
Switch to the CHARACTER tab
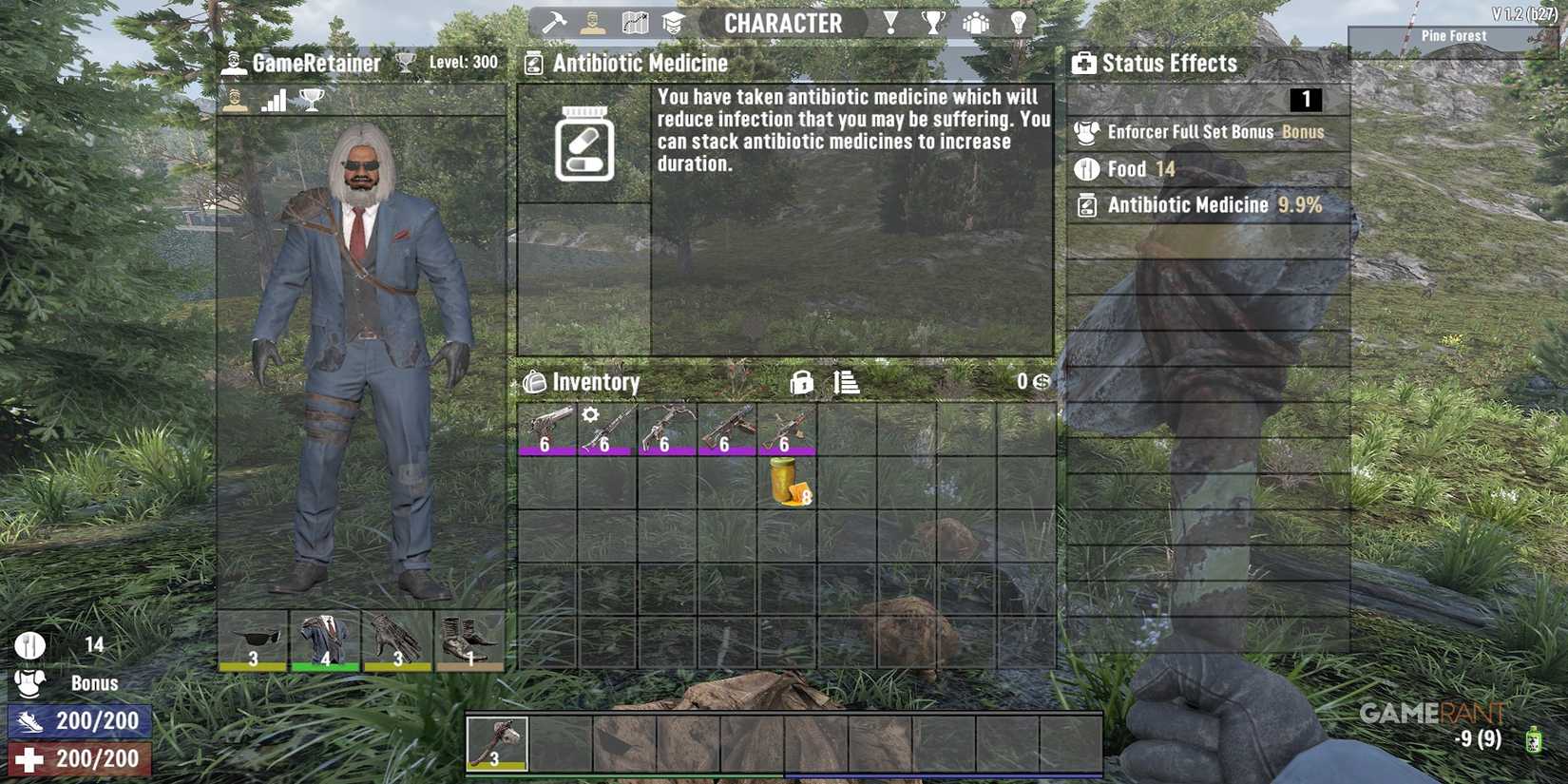coord(783,23)
